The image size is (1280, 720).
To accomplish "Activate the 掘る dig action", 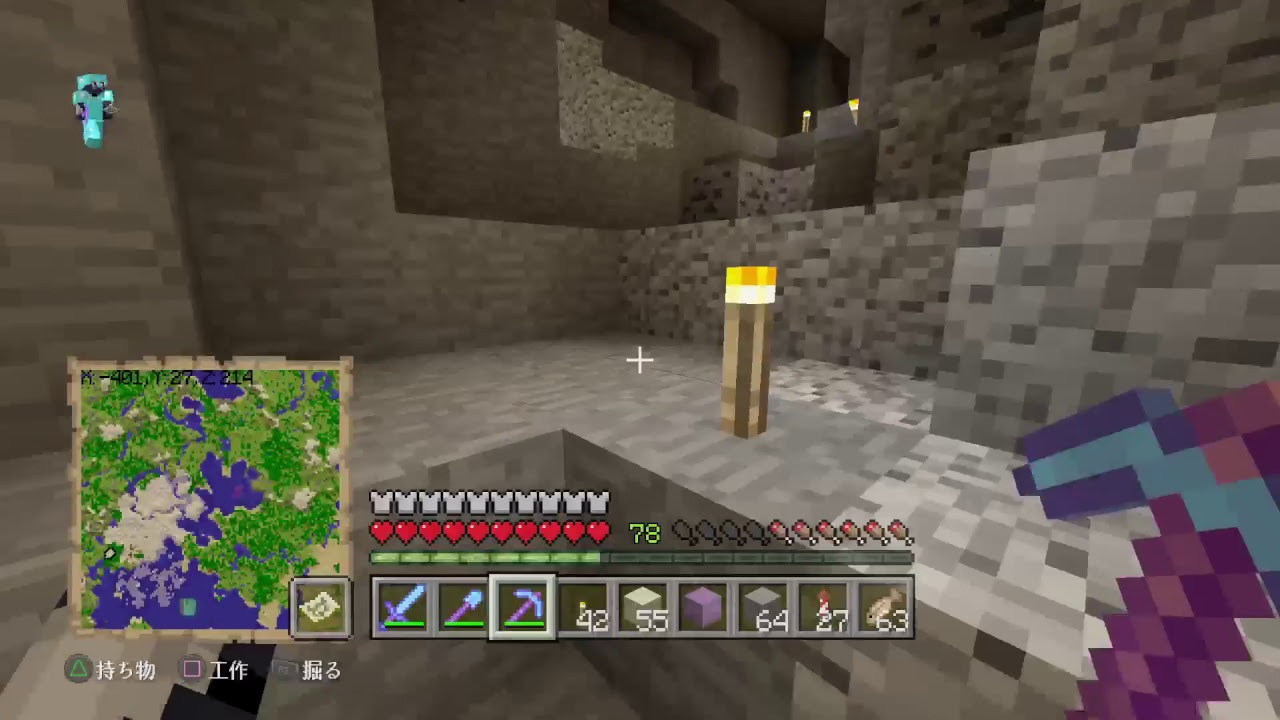I will click(x=310, y=671).
